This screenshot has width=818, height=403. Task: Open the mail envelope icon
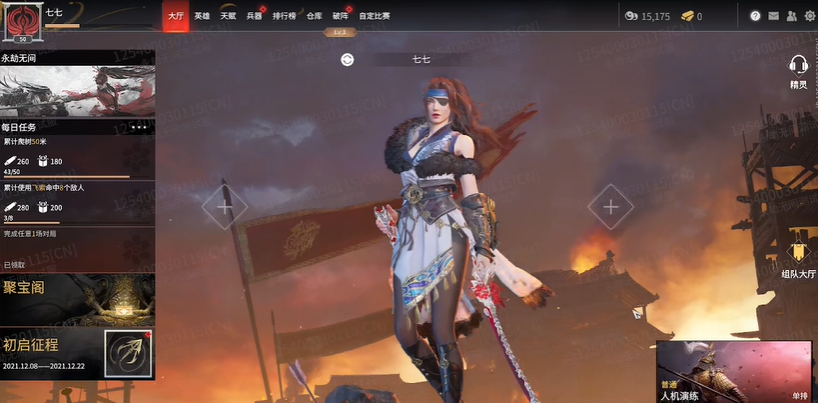(x=773, y=16)
